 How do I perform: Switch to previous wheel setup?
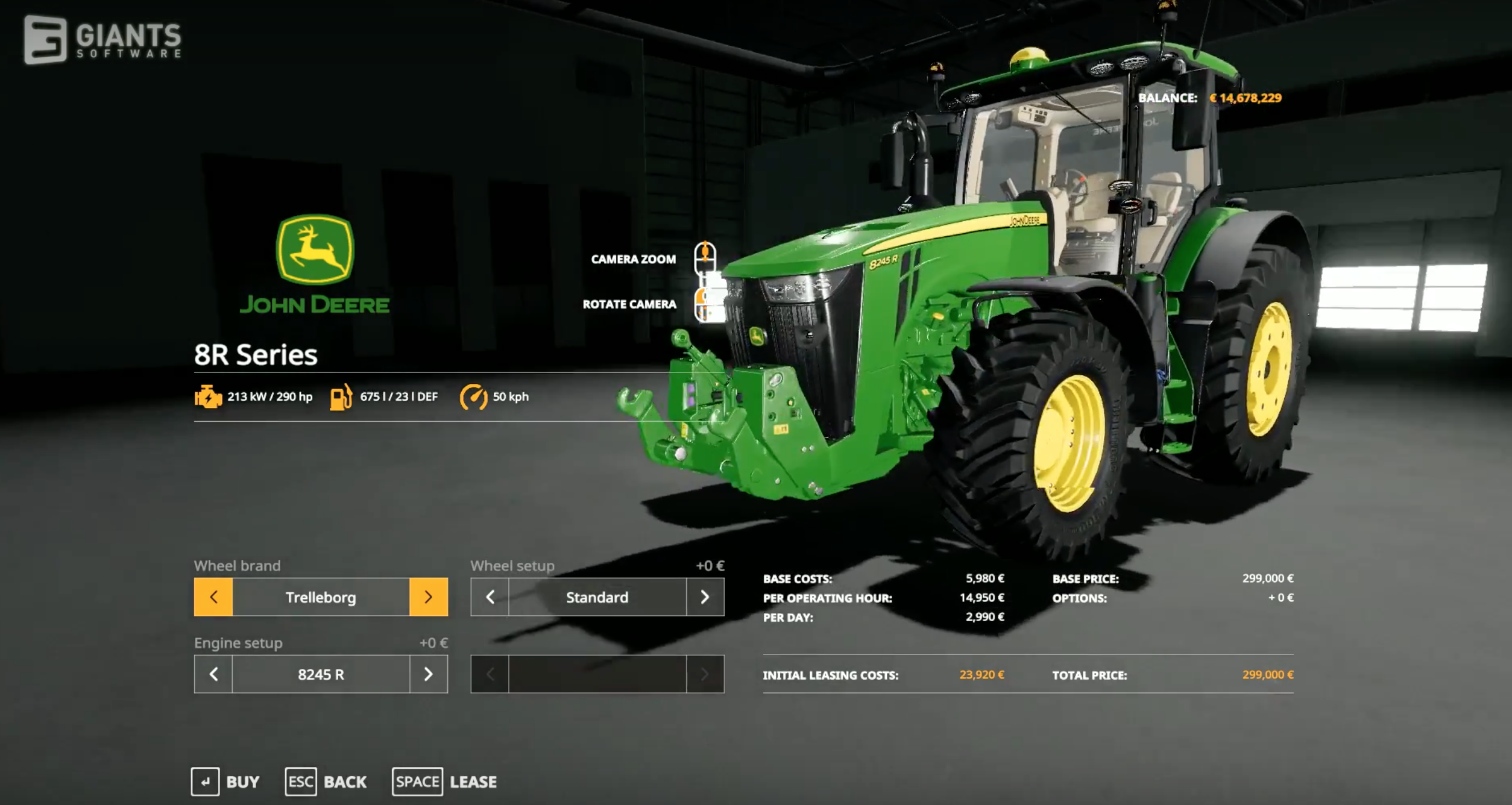click(490, 597)
